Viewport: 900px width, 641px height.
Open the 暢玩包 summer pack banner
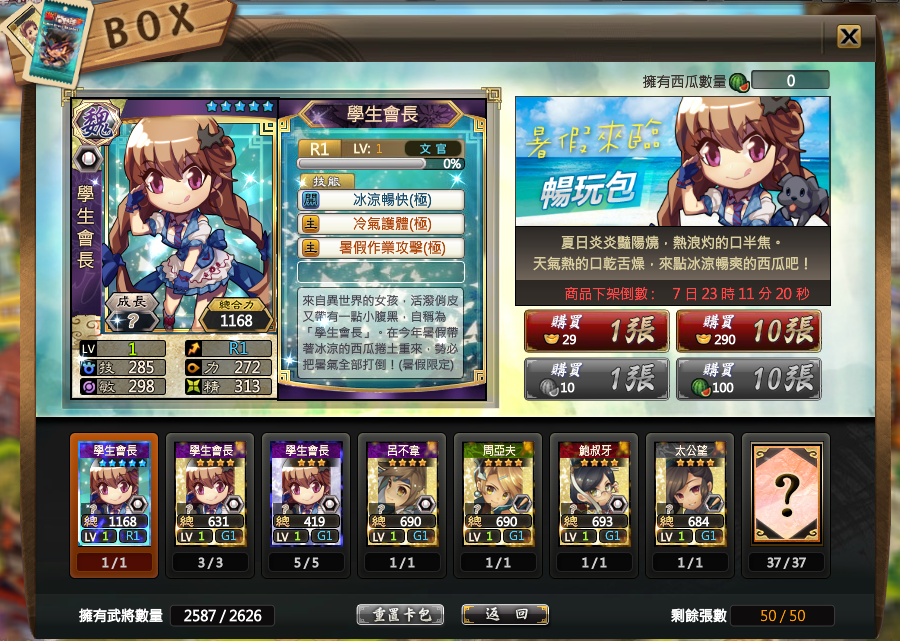pyautogui.click(x=672, y=161)
